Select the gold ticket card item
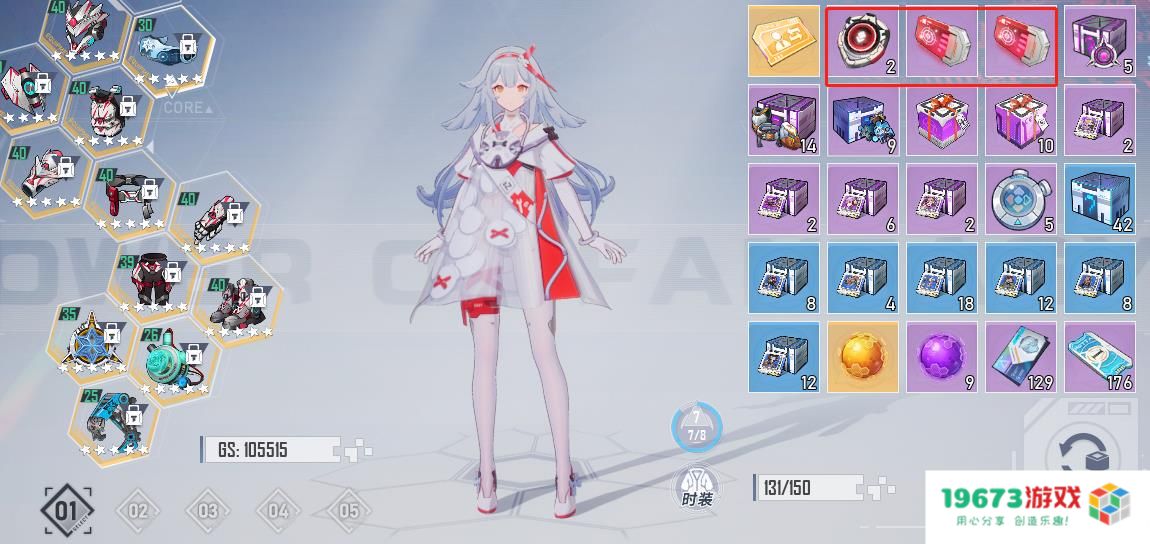The width and height of the screenshot is (1150, 544). (783, 41)
